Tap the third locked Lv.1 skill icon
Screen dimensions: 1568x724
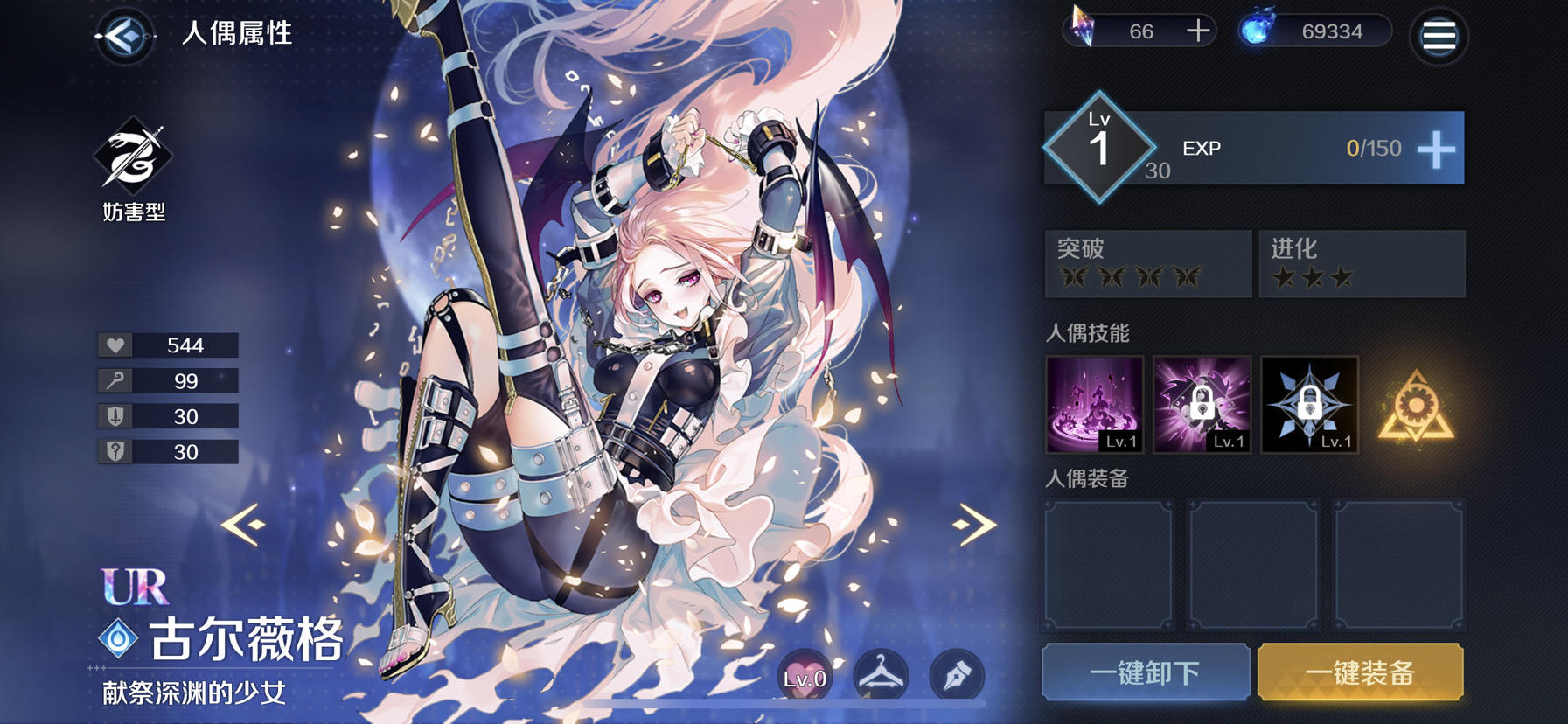[x=1309, y=405]
